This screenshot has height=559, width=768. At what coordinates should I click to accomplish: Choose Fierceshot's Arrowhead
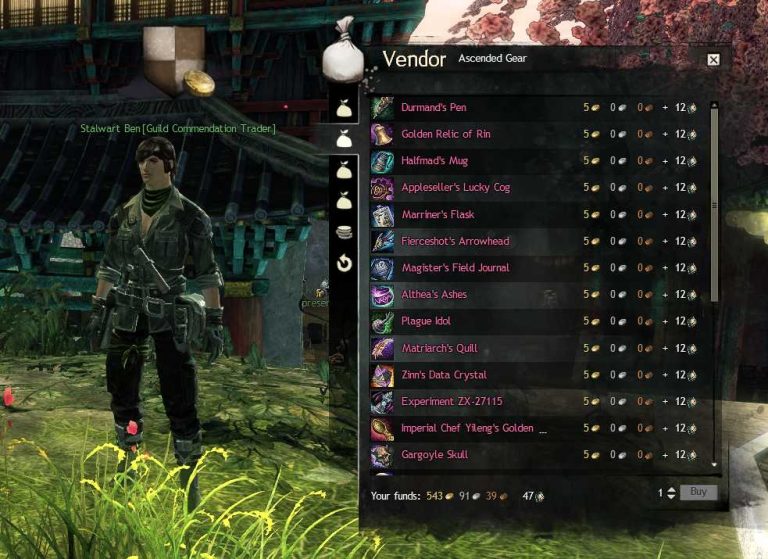click(455, 241)
